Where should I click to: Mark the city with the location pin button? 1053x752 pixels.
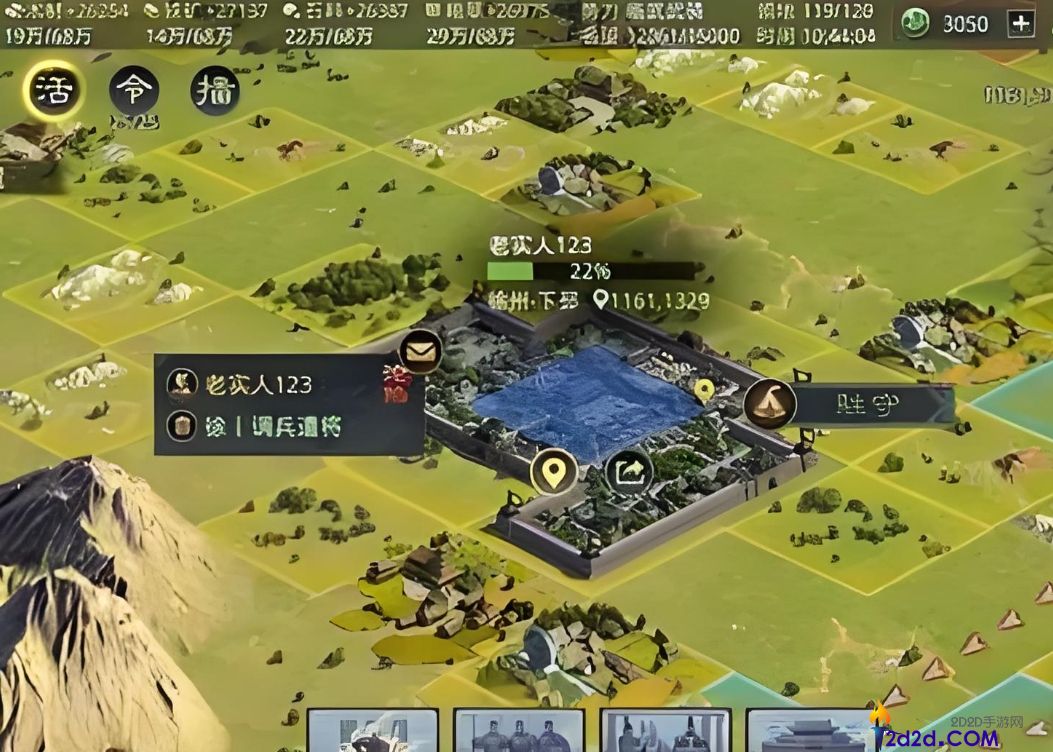552,470
